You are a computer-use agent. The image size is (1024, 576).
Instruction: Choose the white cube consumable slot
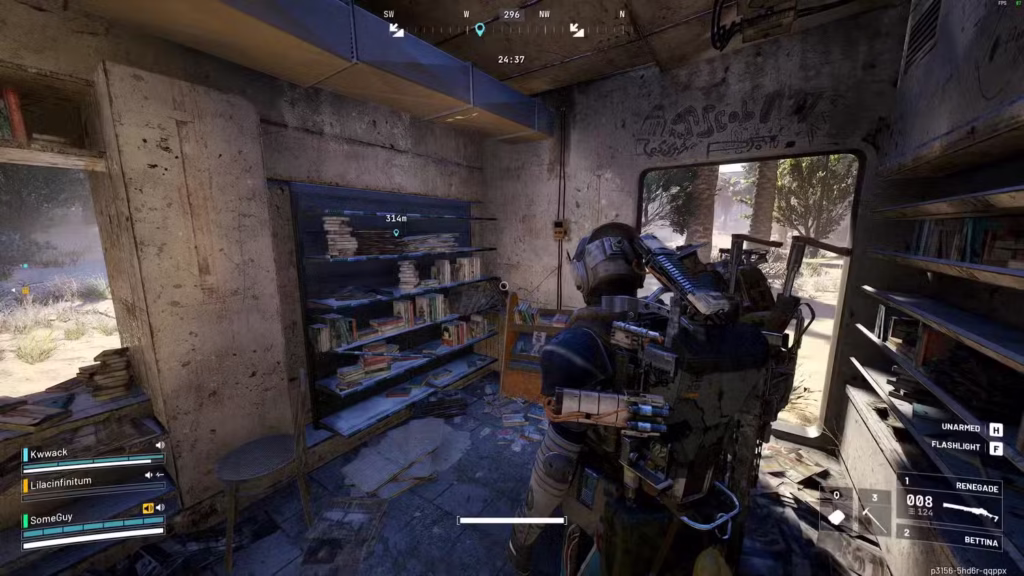(x=838, y=515)
